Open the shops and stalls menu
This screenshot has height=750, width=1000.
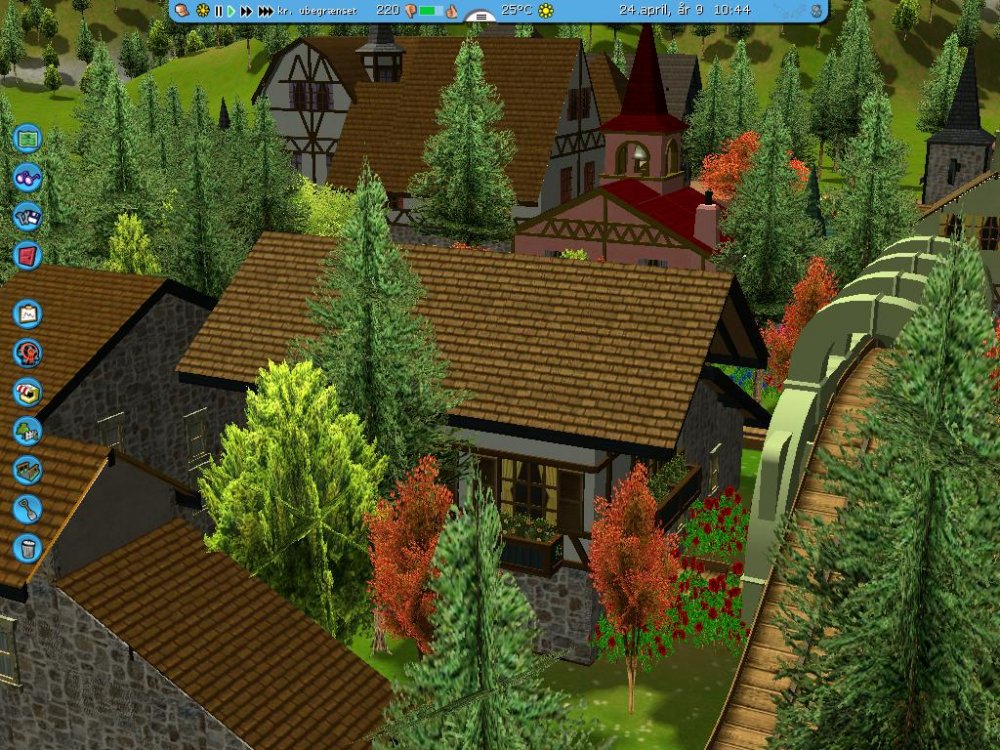[x=27, y=392]
